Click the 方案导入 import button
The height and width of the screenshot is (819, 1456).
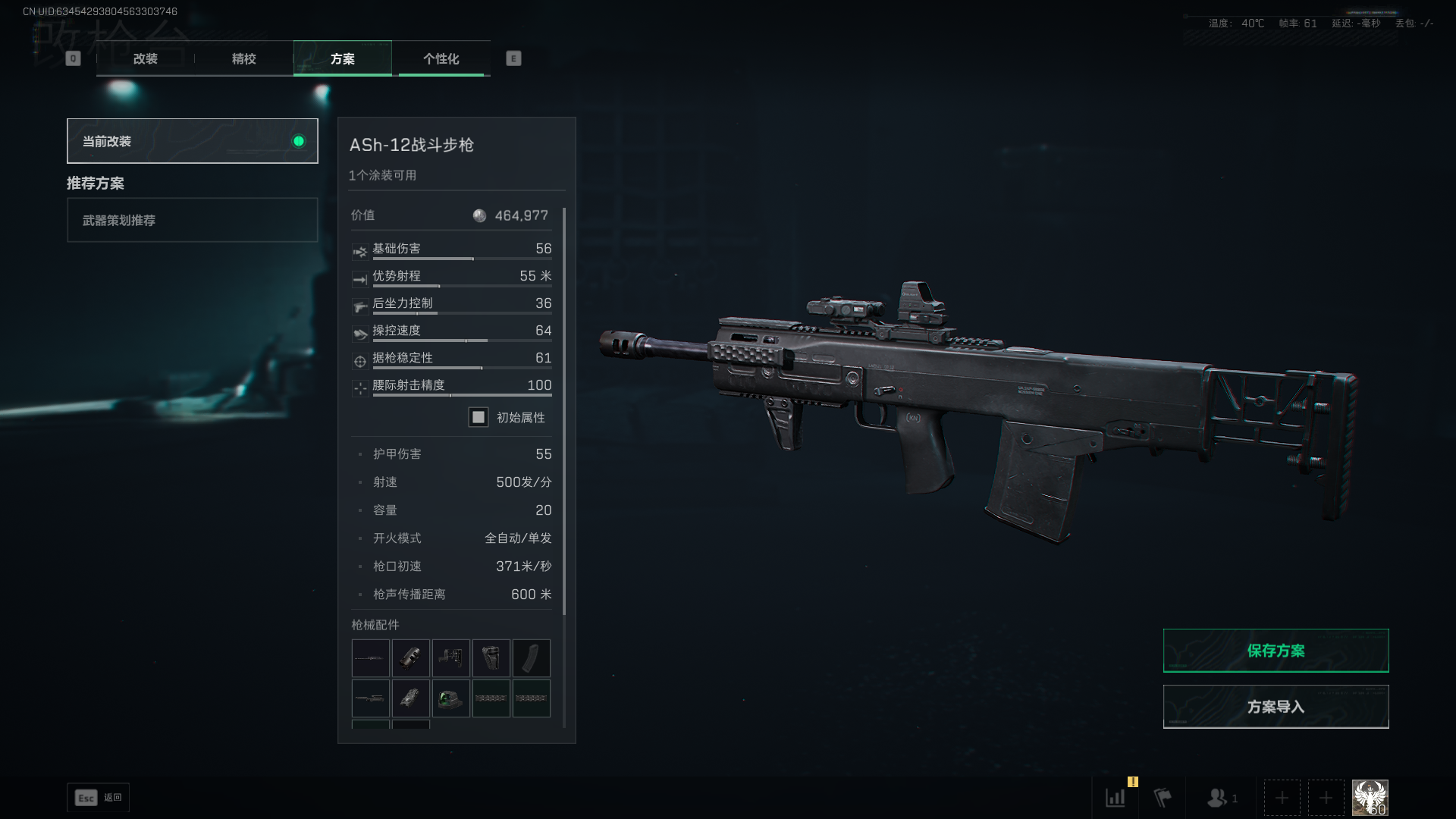click(x=1276, y=706)
